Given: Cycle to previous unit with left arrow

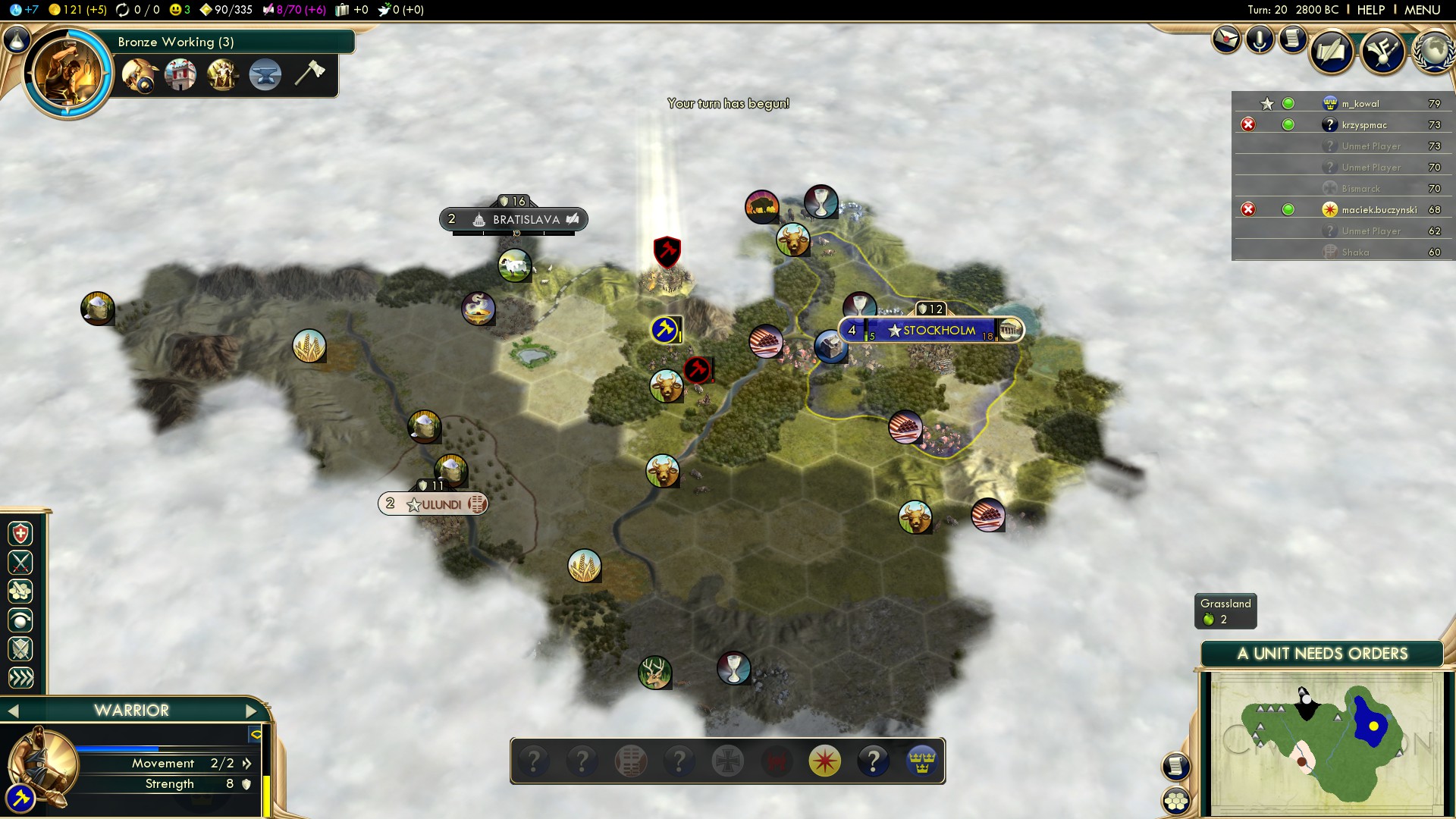Looking at the screenshot, I should coord(13,711).
